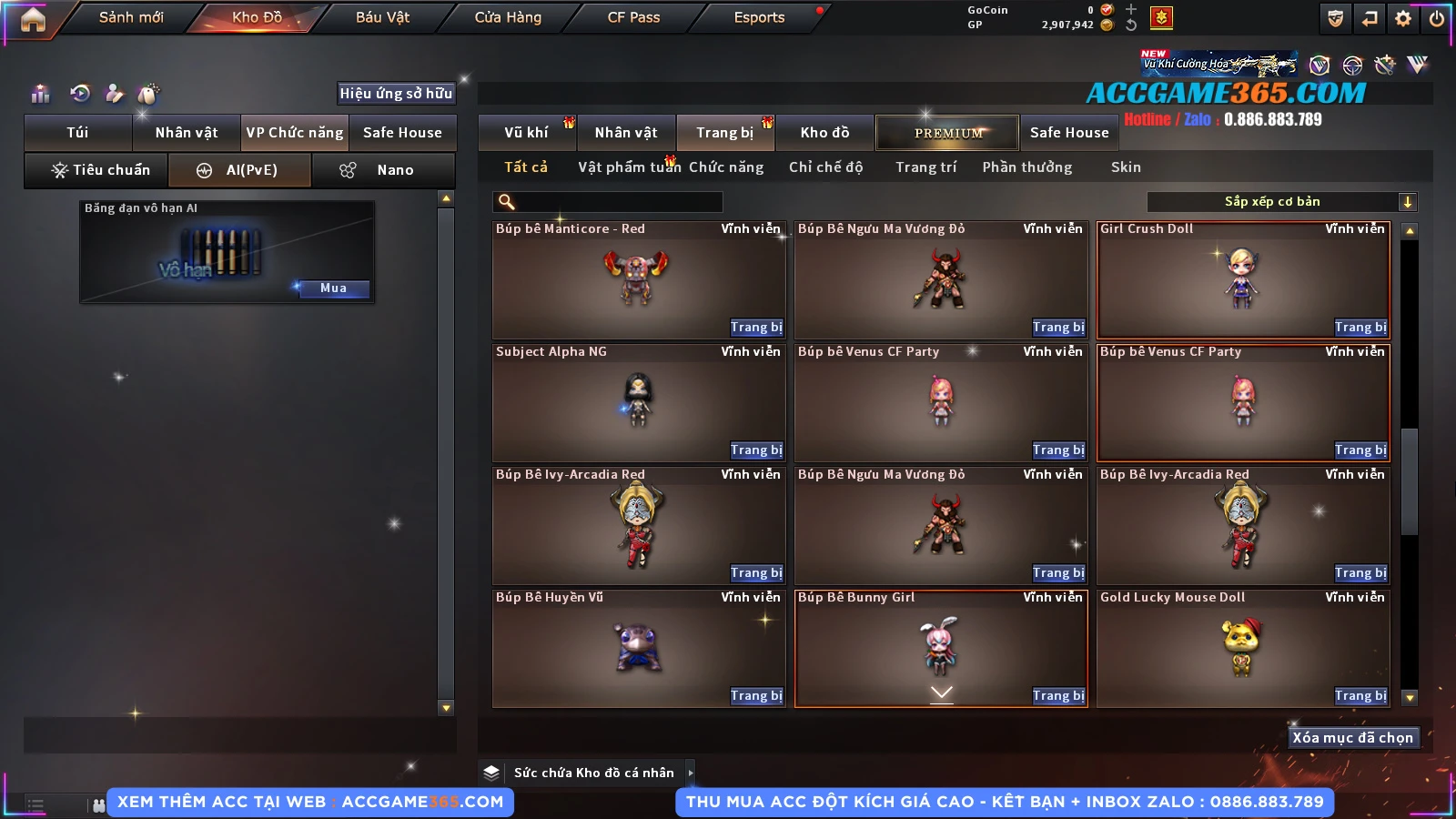This screenshot has height=819, width=1456.
Task: Go to the CF Pass menu
Action: coord(633,17)
